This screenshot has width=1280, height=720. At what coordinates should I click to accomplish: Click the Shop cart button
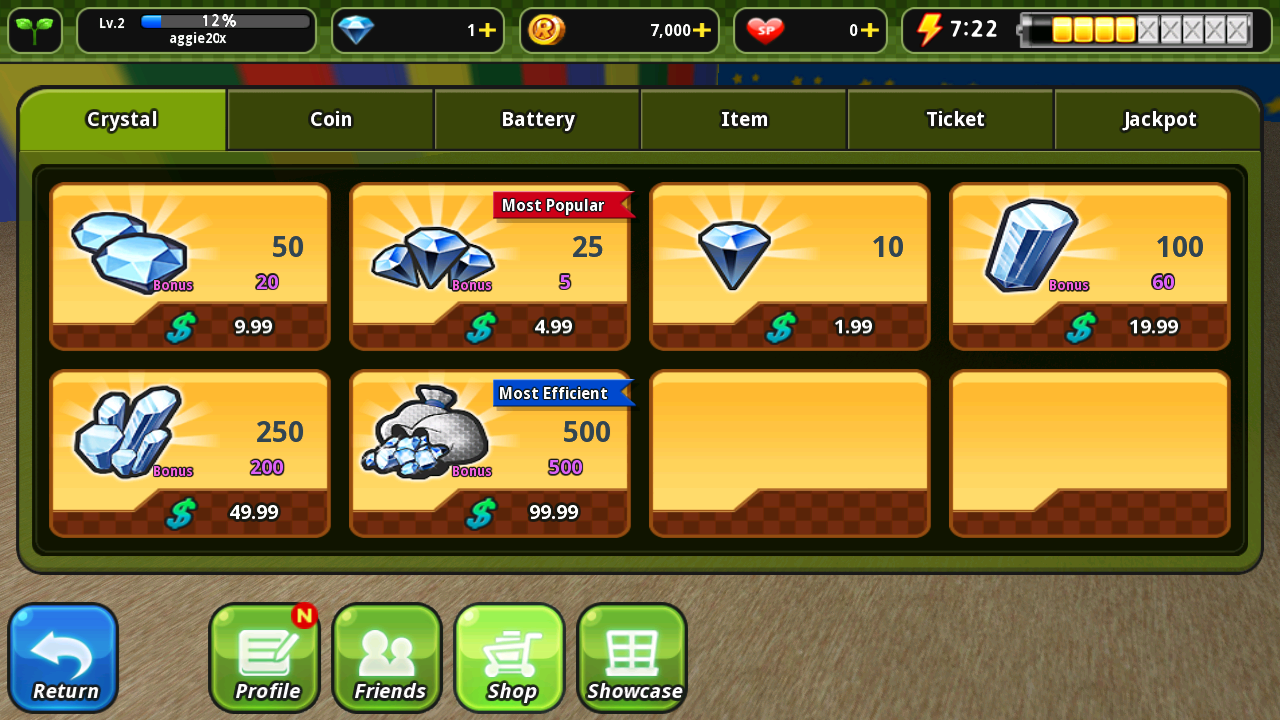coord(510,658)
